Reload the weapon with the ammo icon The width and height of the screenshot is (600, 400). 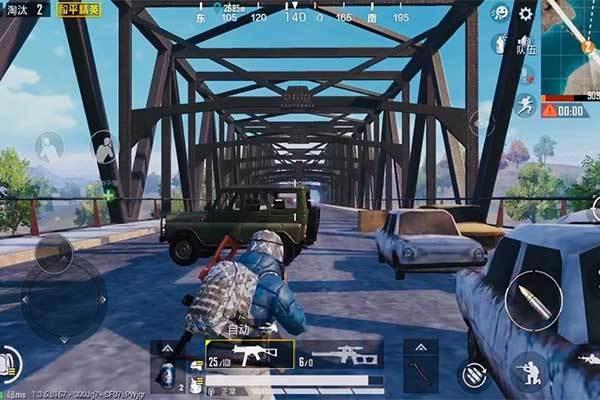click(472, 374)
